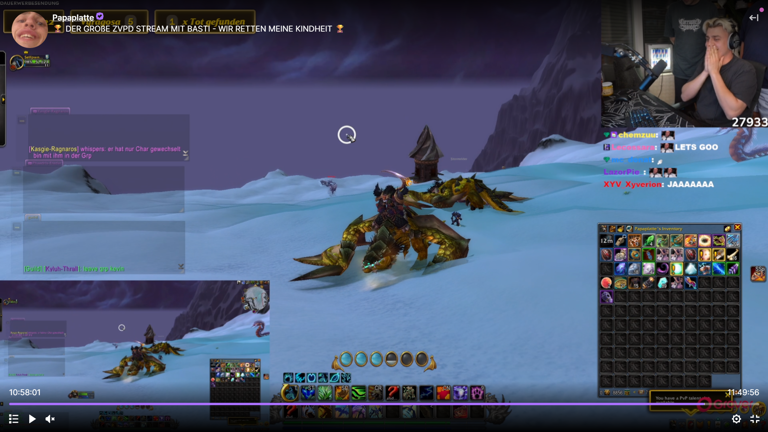The width and height of the screenshot is (768, 432).
Task: Activate the red question mark action slot
Action: [392, 393]
